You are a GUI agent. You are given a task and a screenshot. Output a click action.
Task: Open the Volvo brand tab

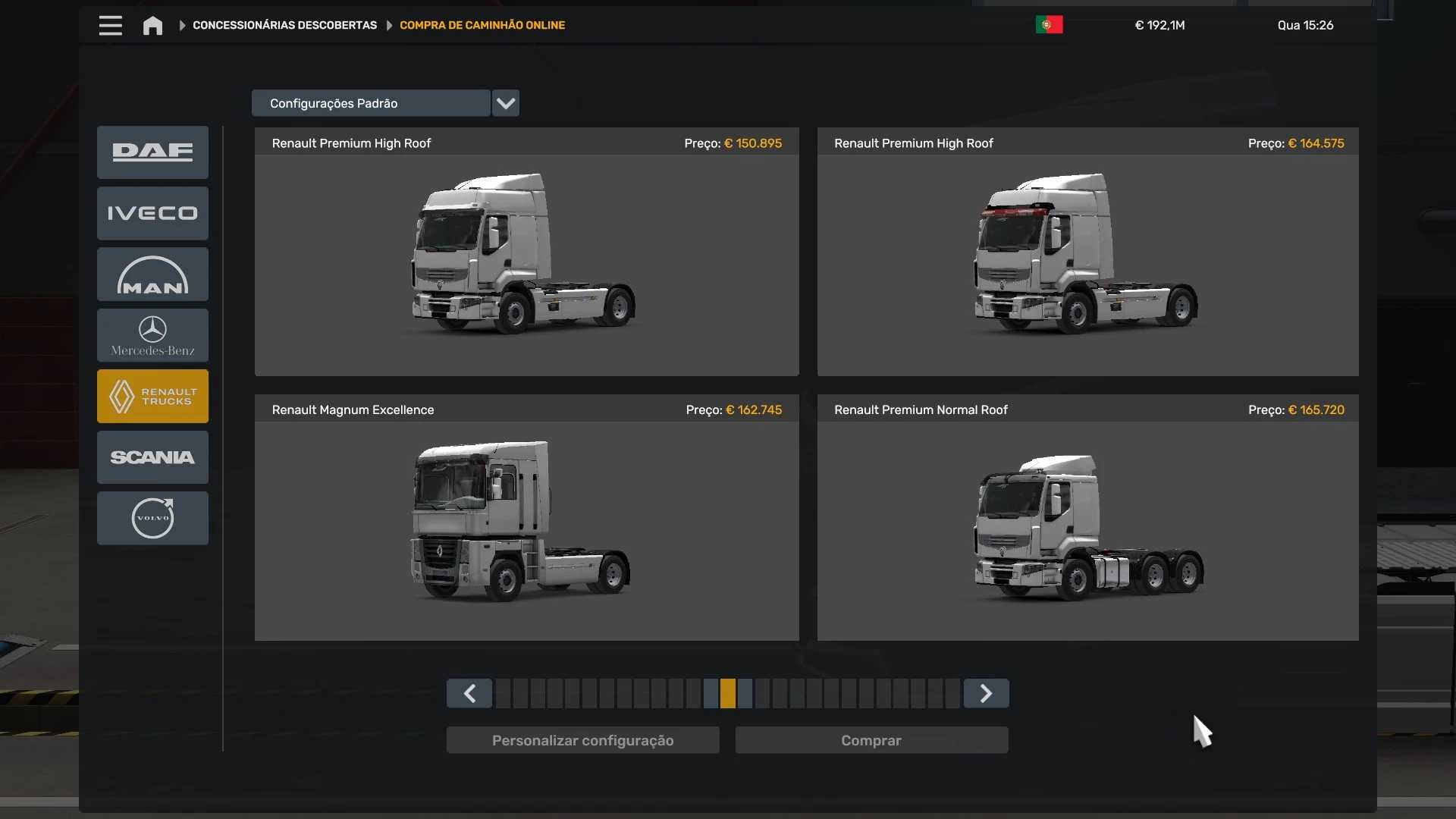tap(152, 518)
